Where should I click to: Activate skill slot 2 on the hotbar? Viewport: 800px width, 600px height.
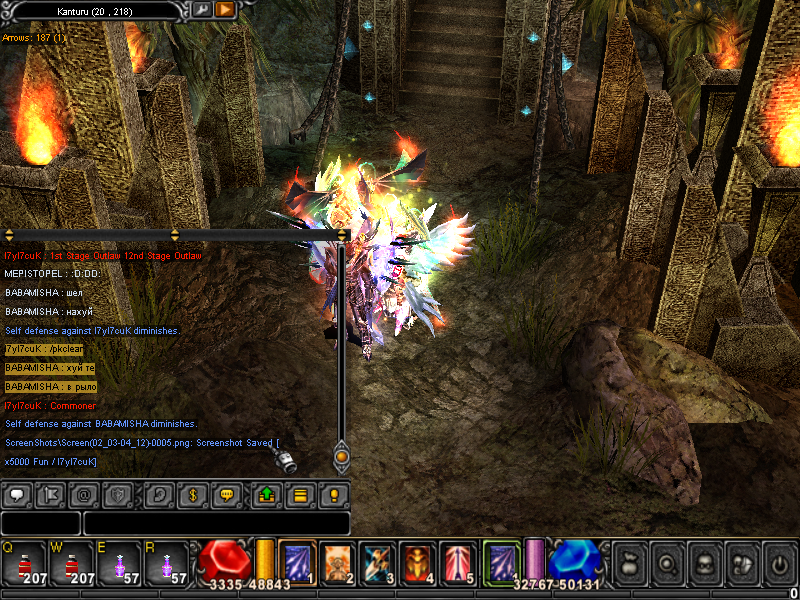tap(336, 562)
